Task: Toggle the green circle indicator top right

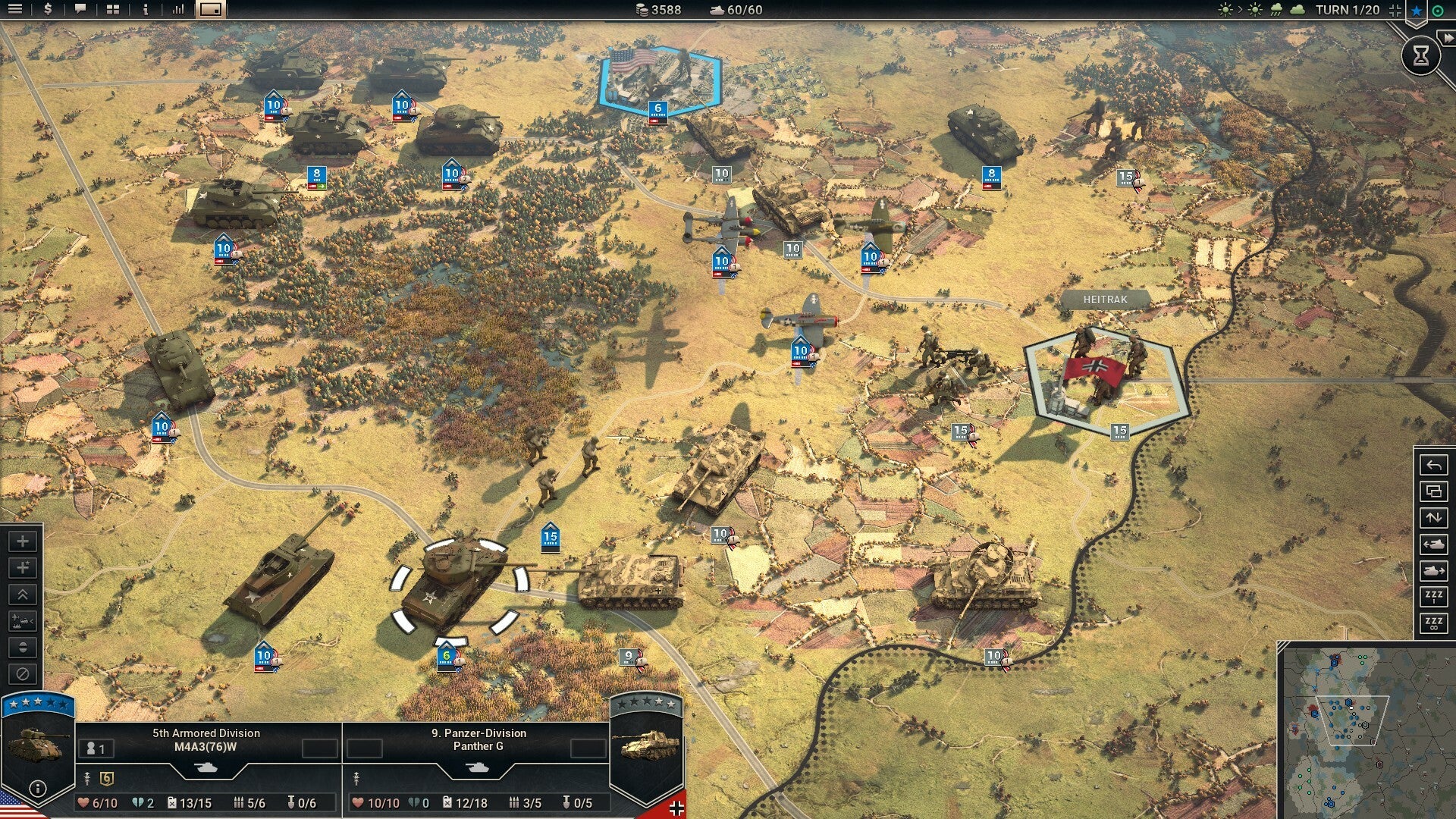Action: [x=1438, y=11]
